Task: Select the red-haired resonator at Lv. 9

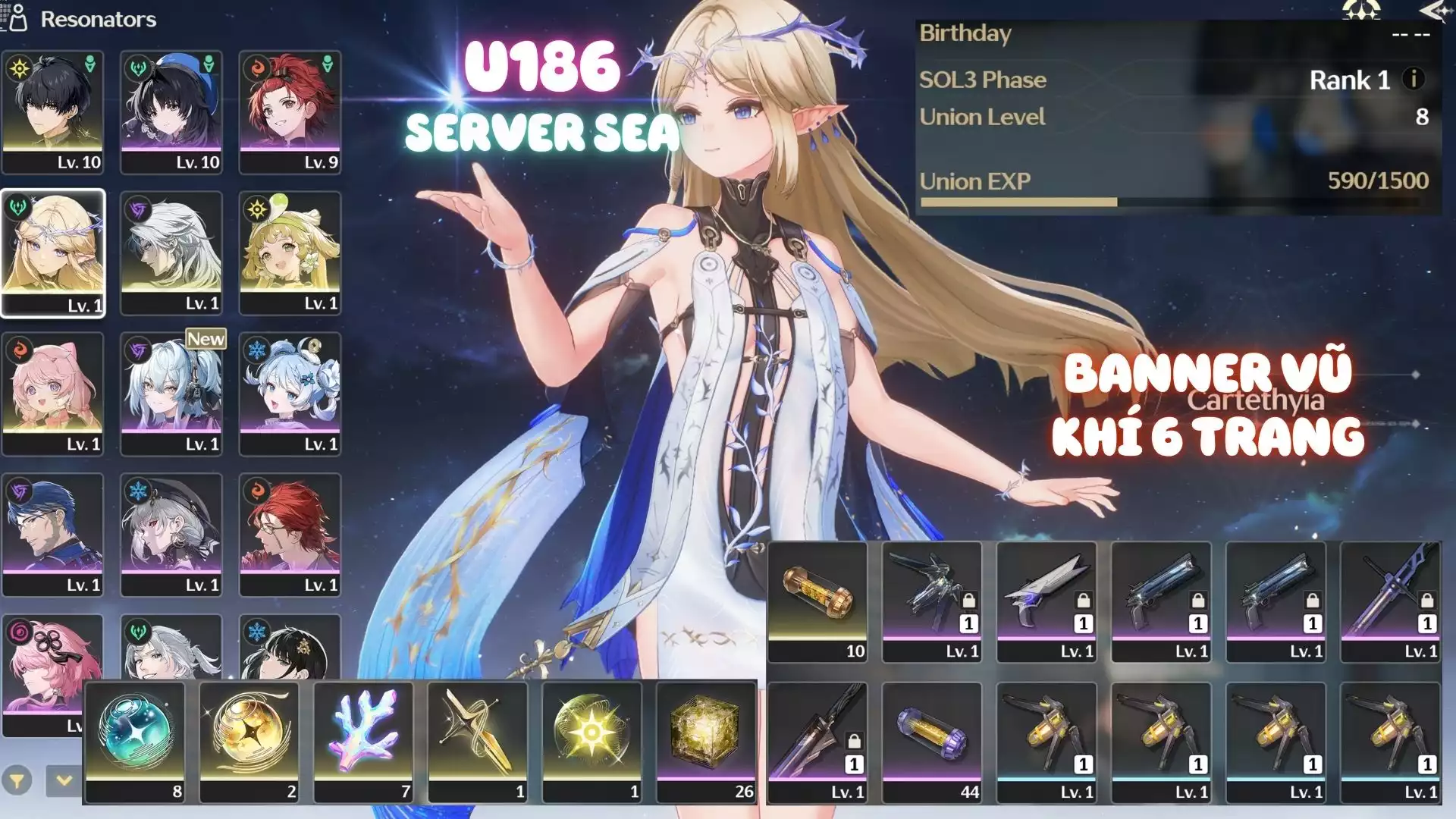Action: point(290,112)
